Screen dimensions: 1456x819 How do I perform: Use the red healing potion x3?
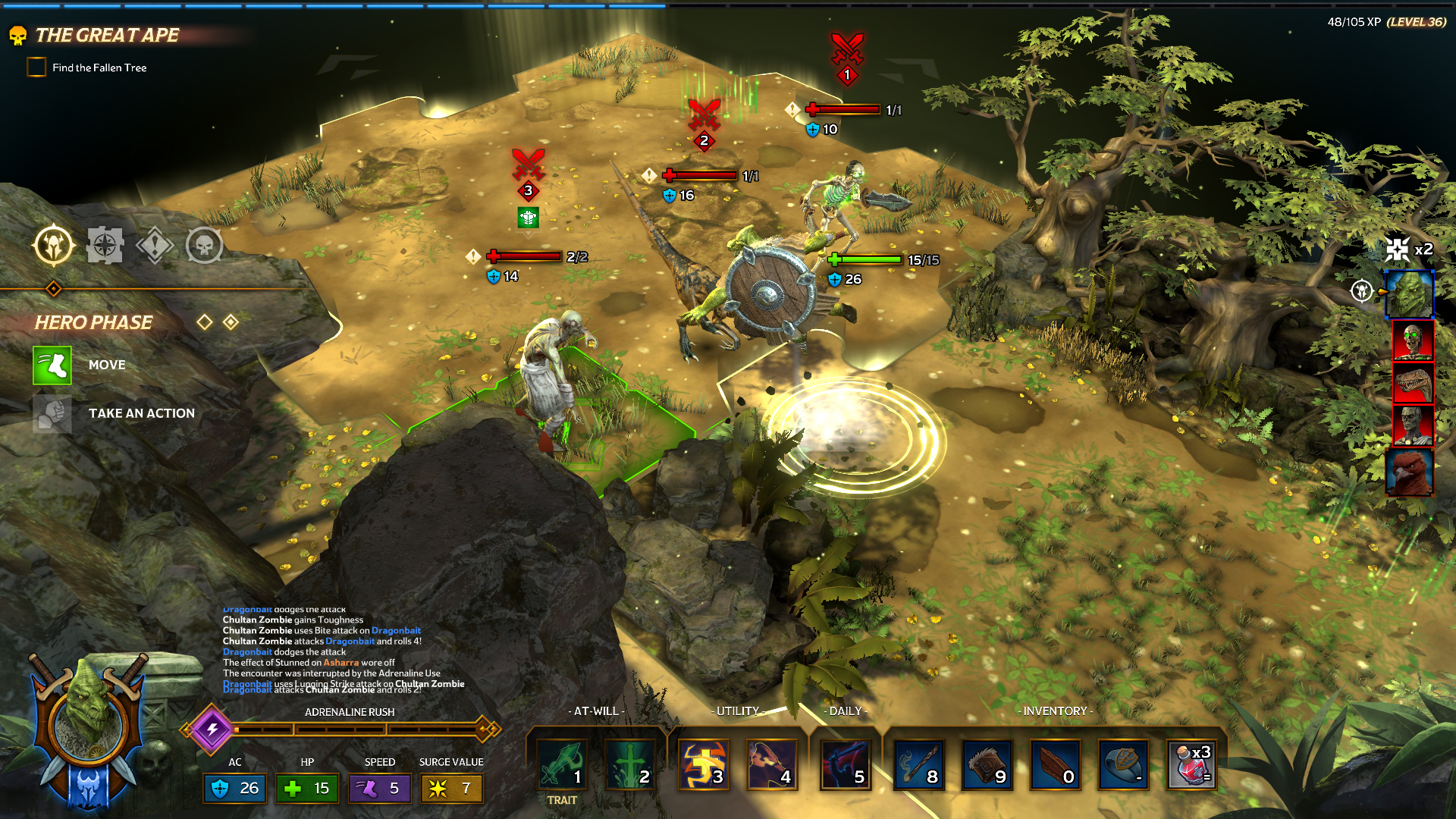1192,764
